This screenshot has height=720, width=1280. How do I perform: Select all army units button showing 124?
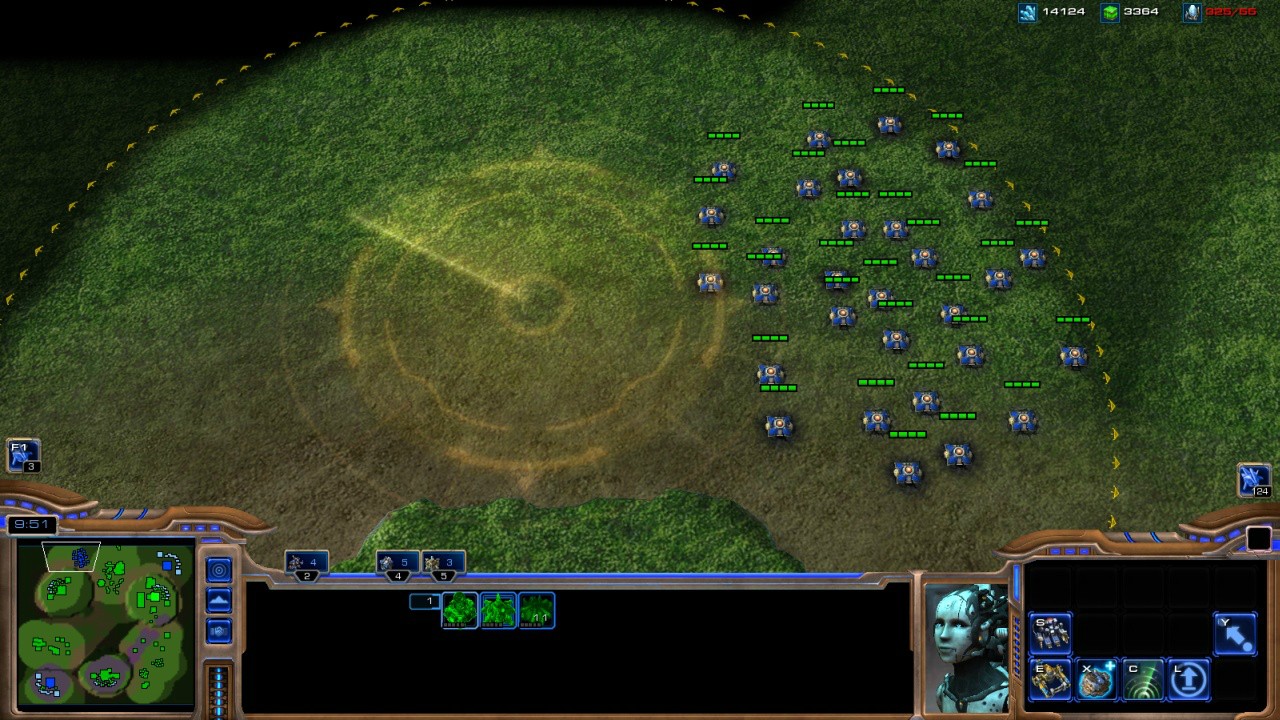(x=1254, y=480)
